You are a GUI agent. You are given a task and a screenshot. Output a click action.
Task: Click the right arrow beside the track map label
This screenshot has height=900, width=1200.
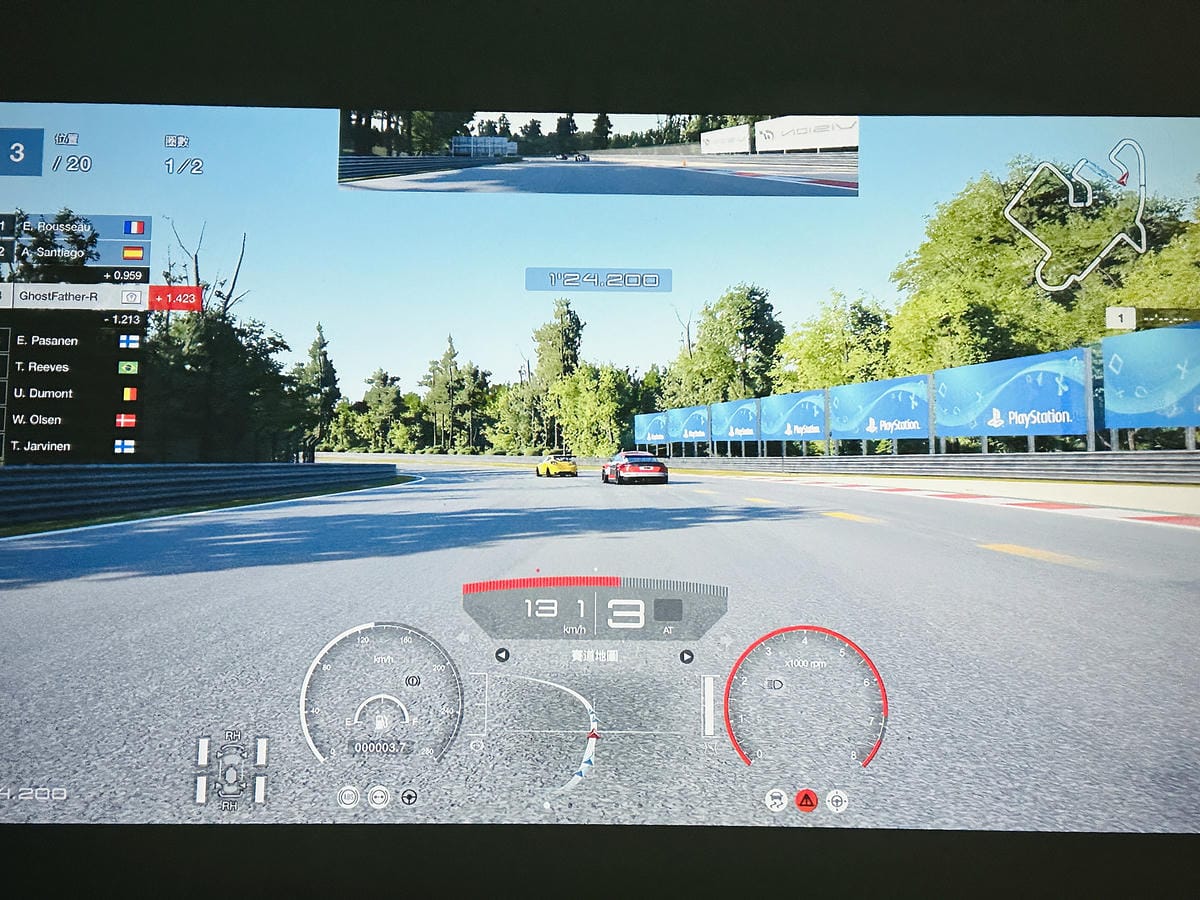(686, 657)
